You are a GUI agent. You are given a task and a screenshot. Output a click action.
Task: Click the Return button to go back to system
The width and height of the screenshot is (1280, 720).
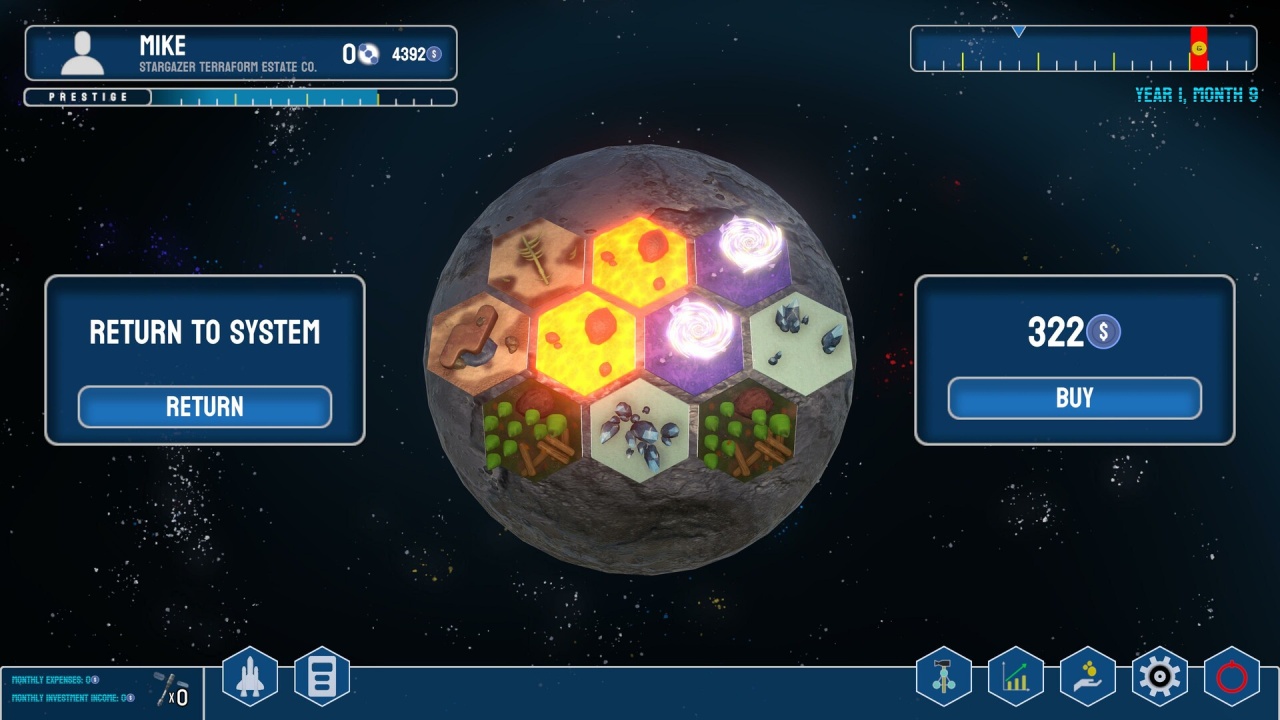205,407
